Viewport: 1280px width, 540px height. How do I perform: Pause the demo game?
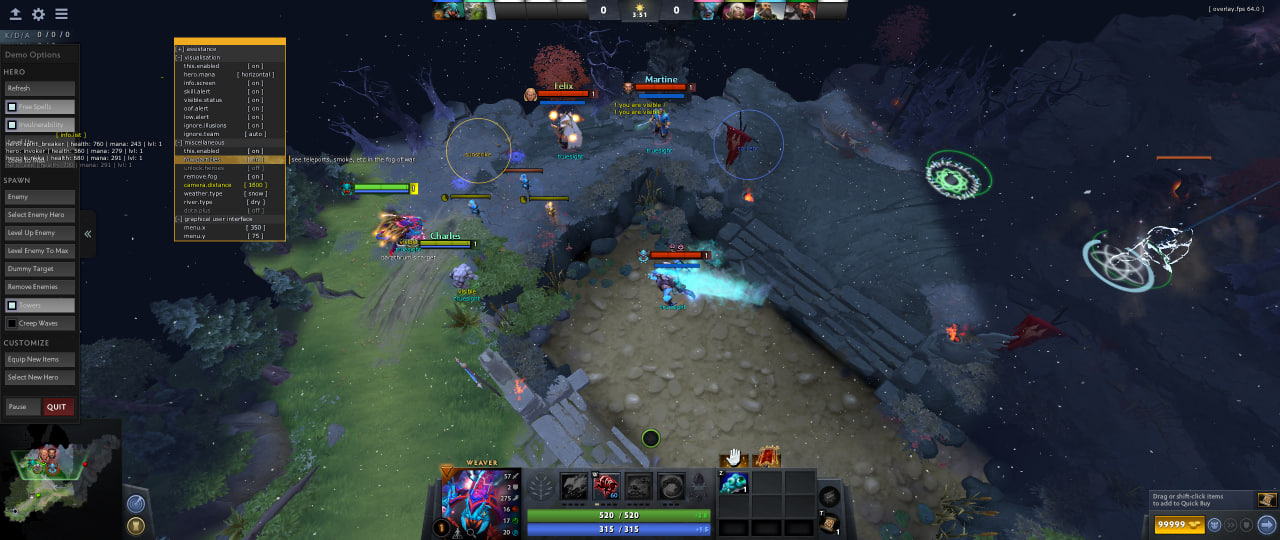point(22,407)
